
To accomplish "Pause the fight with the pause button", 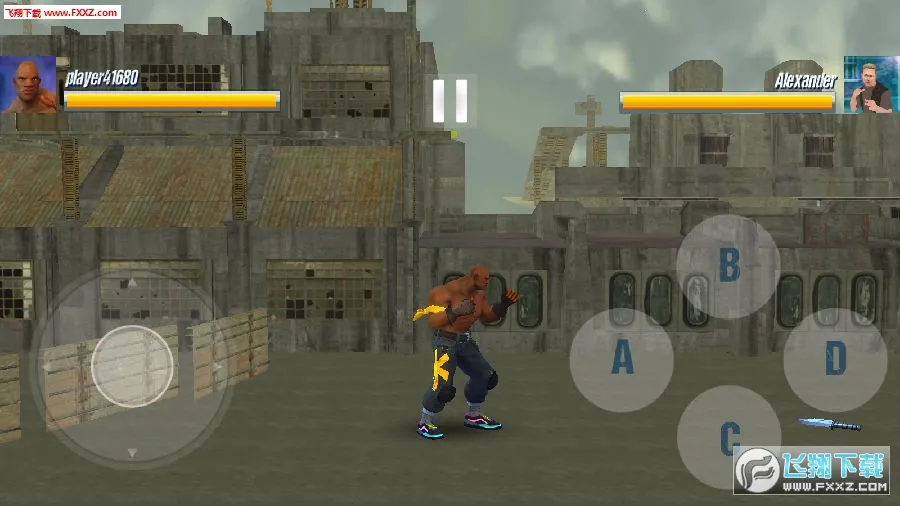I will point(450,100).
